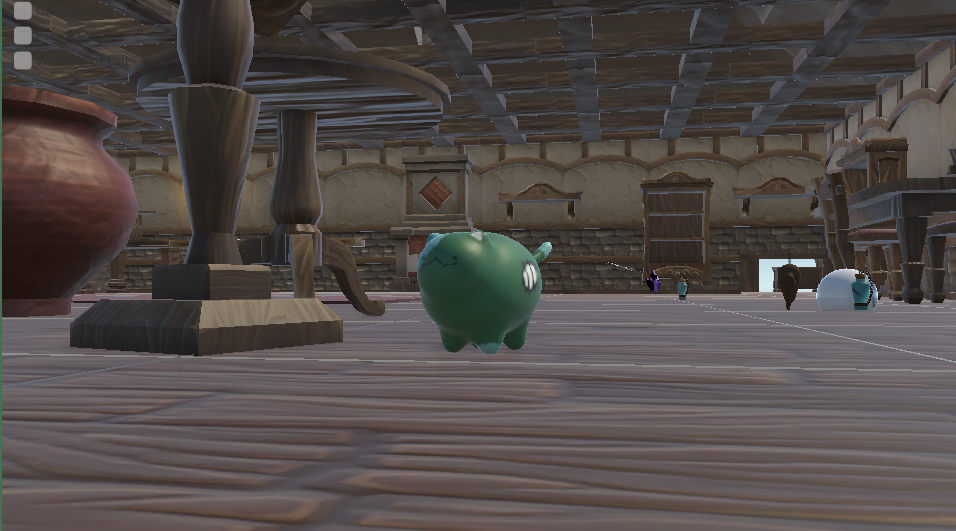The image size is (956, 531).
Task: Check the Whisker of Cat box
Action: [x=23, y=60]
